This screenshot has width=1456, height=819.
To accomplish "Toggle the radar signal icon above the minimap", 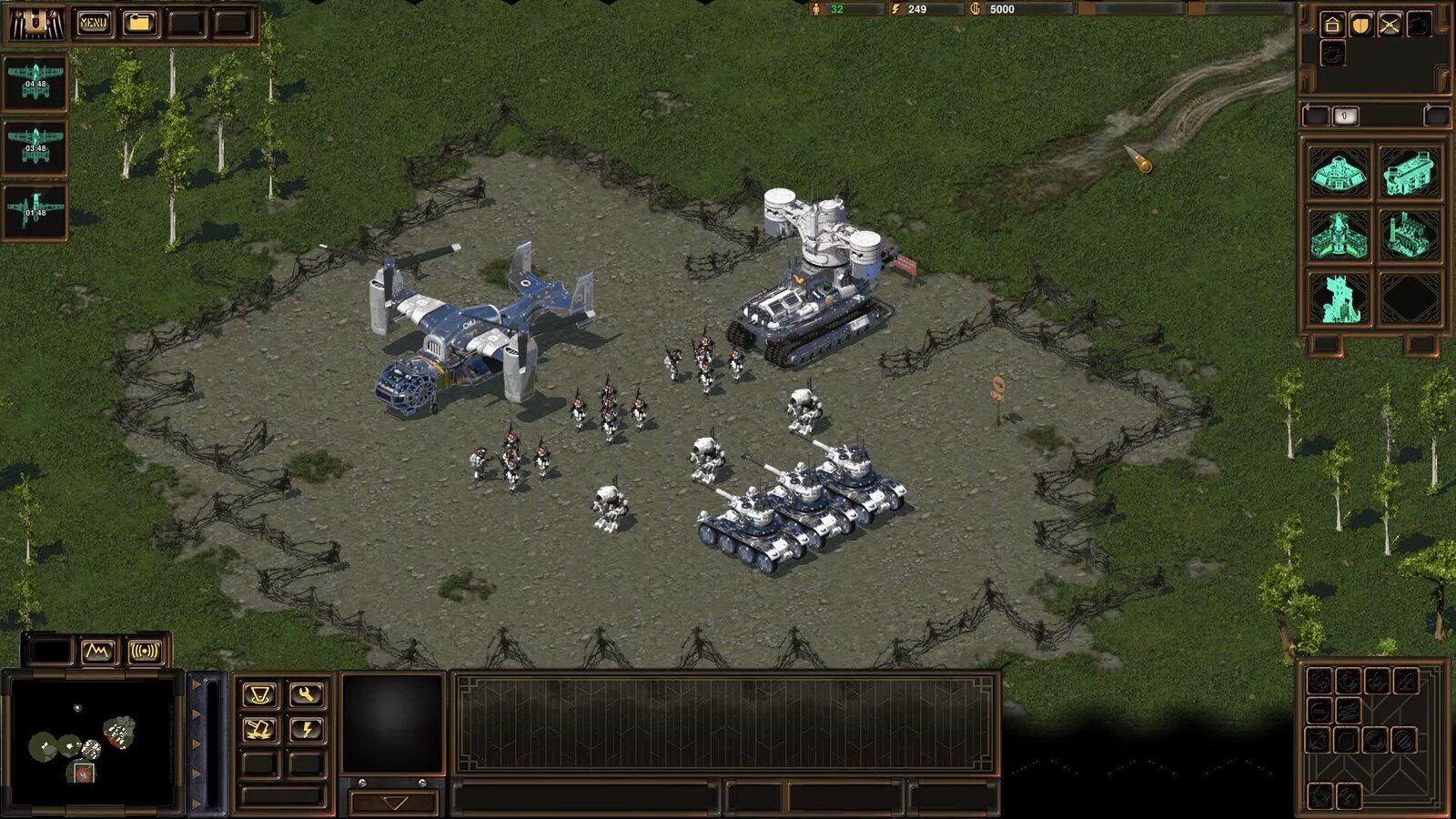I will point(146,652).
